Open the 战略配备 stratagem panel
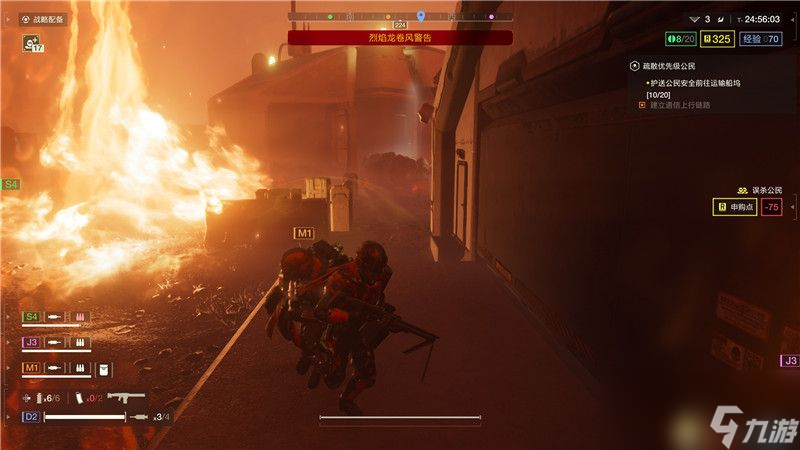Viewport: 800px width, 450px height. (43, 19)
